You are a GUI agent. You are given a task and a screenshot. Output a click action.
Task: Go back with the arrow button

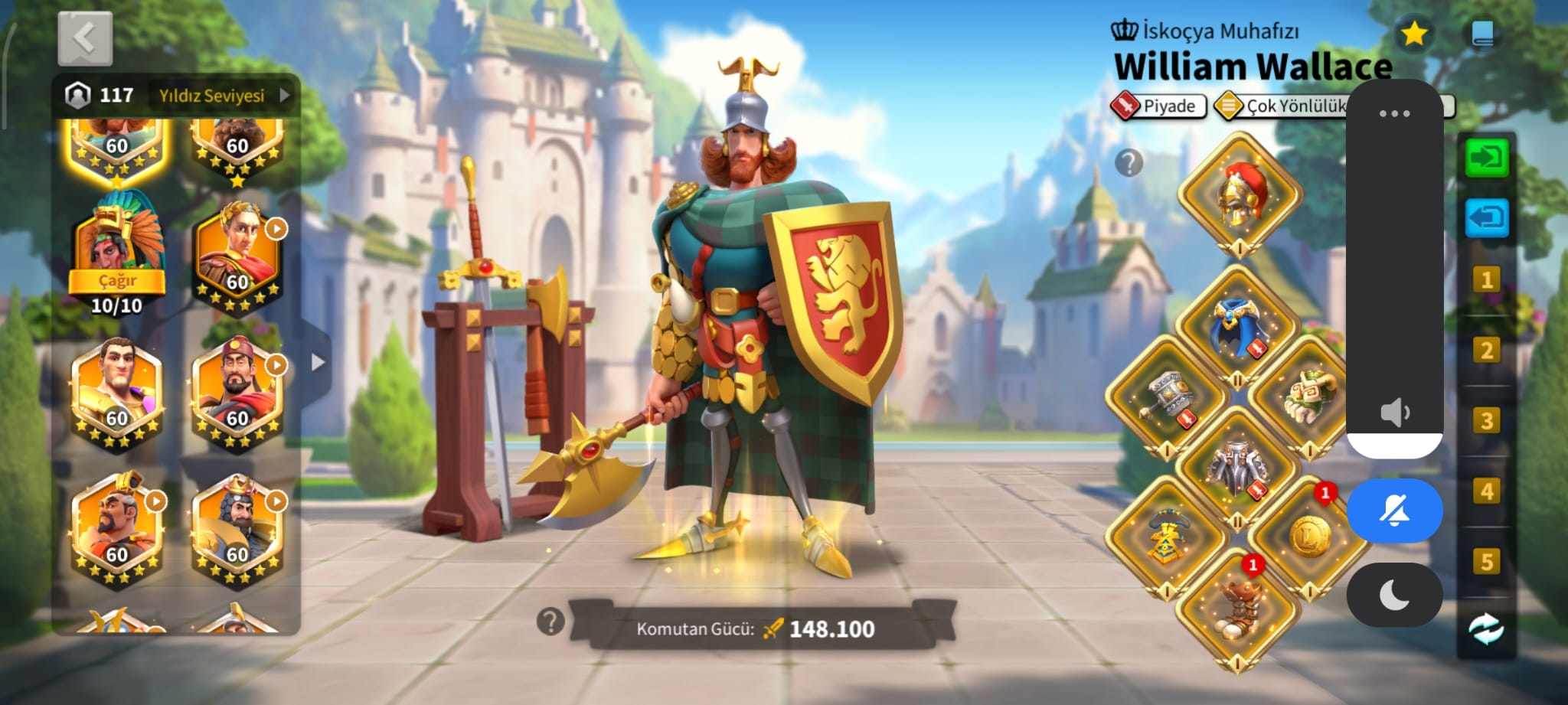[x=85, y=38]
